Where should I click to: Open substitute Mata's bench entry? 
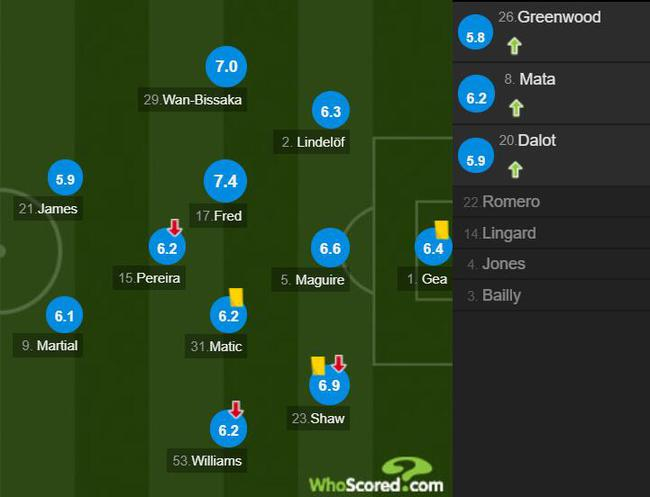(x=550, y=93)
